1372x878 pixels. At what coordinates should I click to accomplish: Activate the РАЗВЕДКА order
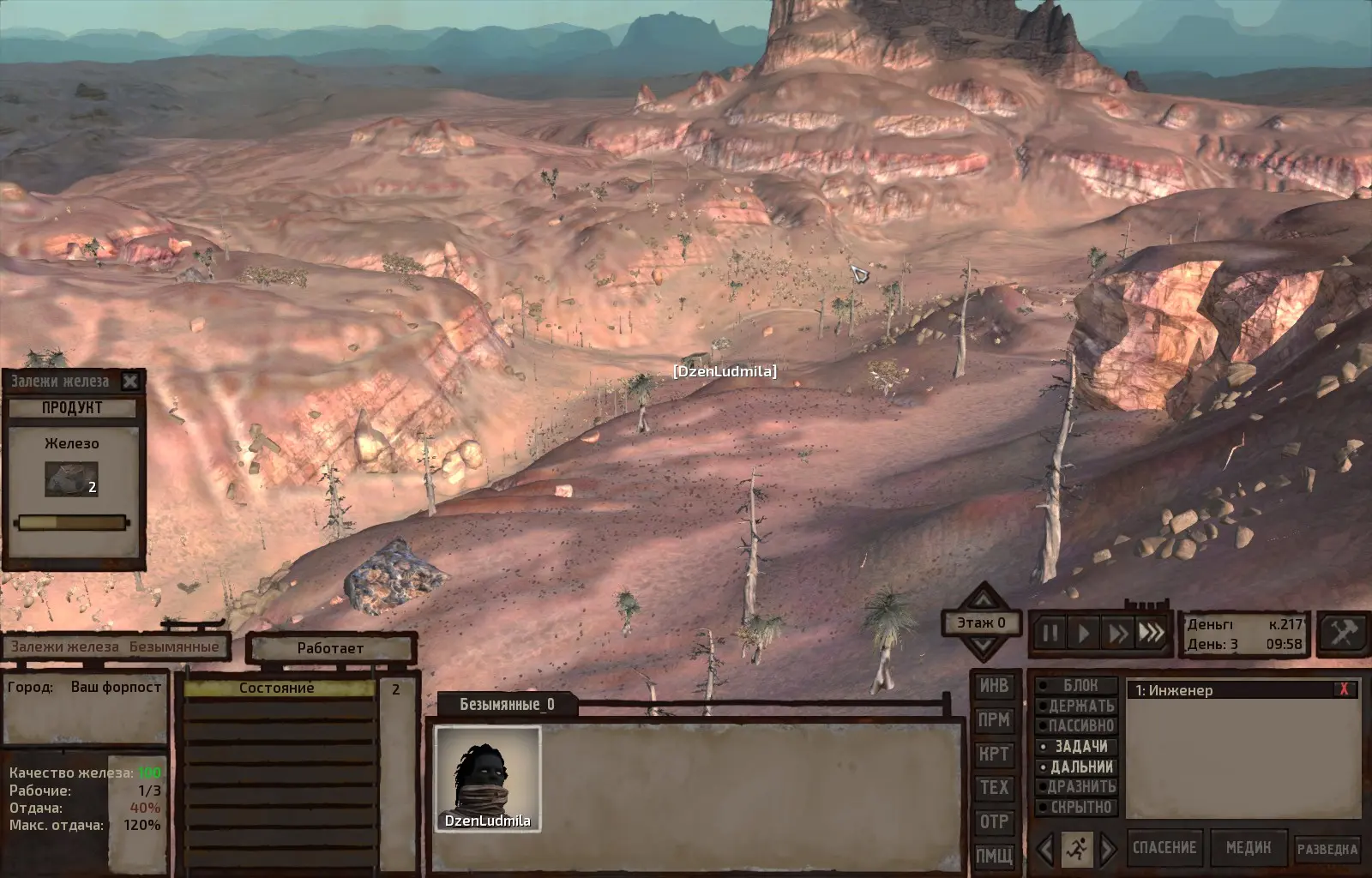tap(1327, 849)
